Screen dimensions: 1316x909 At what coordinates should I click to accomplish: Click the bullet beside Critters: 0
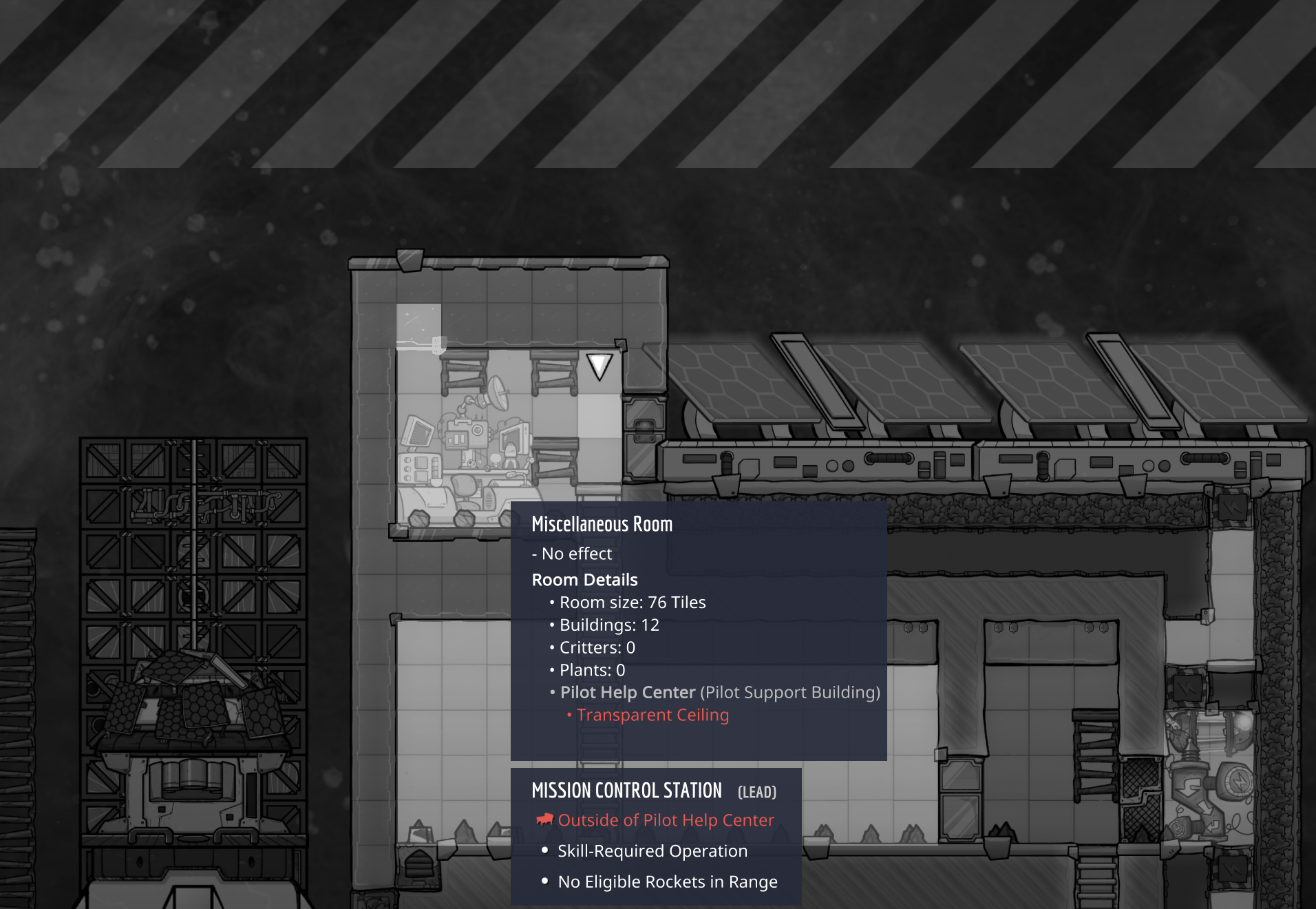551,648
